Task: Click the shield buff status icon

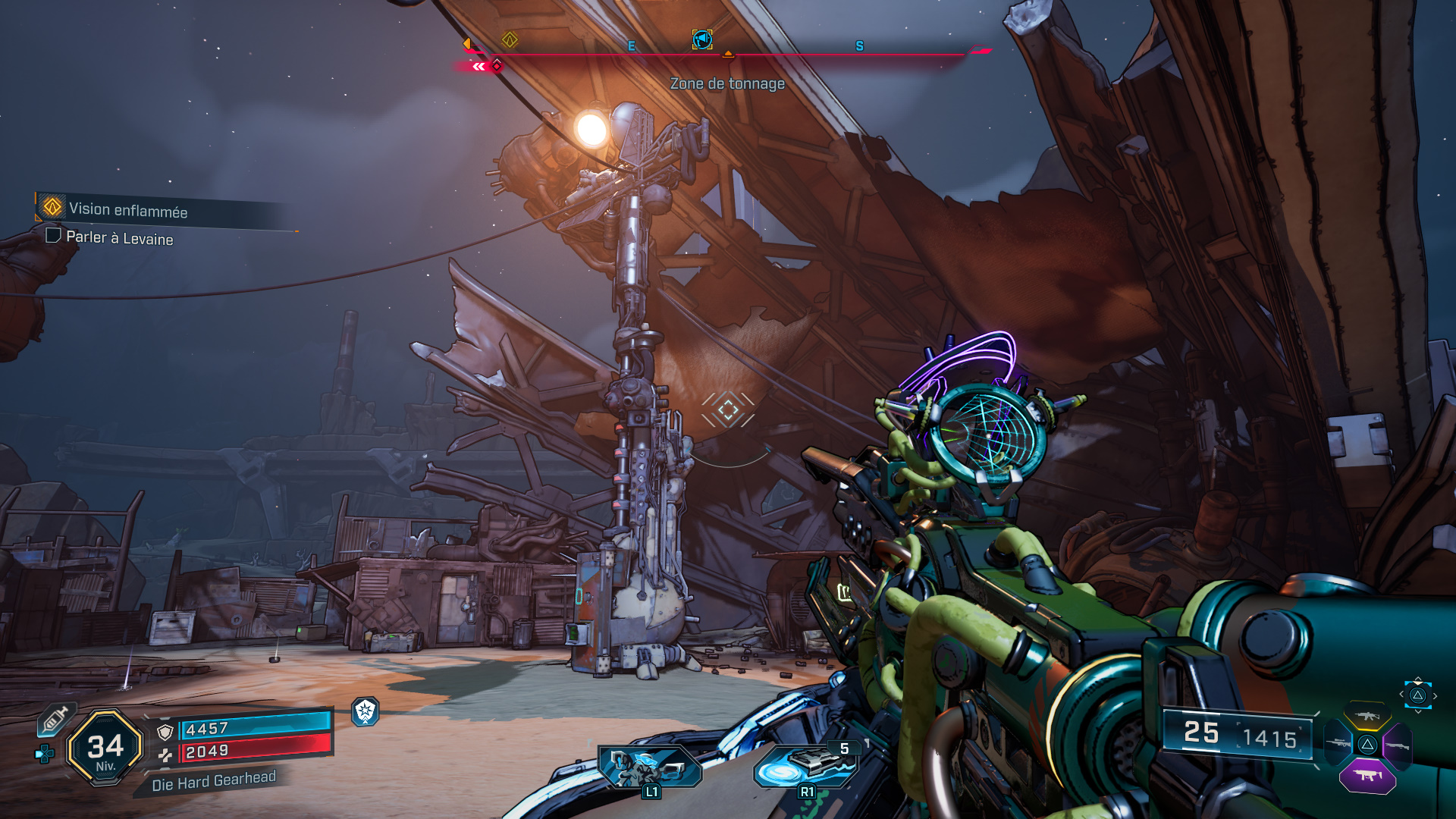Action: [x=366, y=711]
